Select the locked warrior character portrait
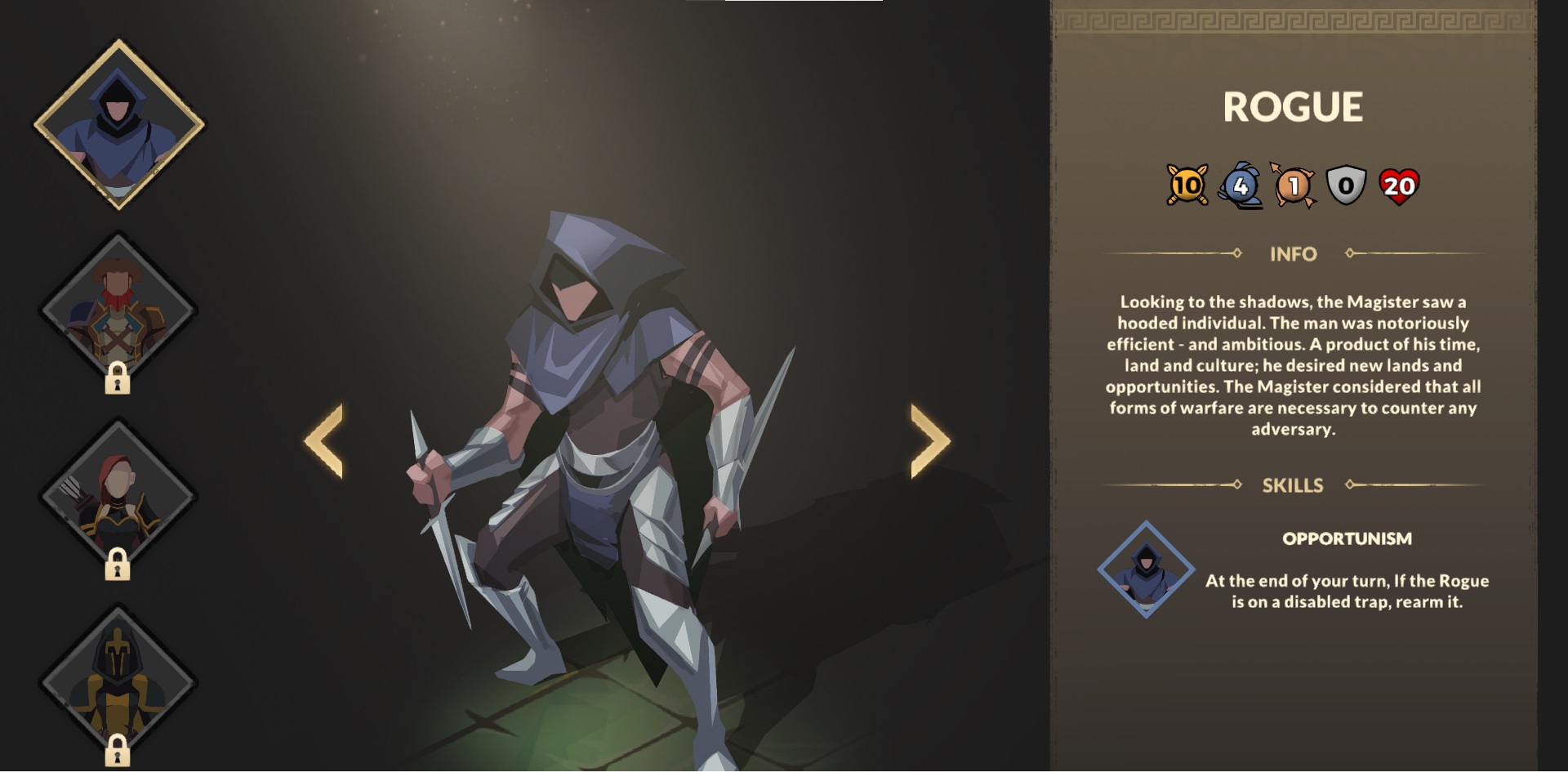 tap(118, 306)
